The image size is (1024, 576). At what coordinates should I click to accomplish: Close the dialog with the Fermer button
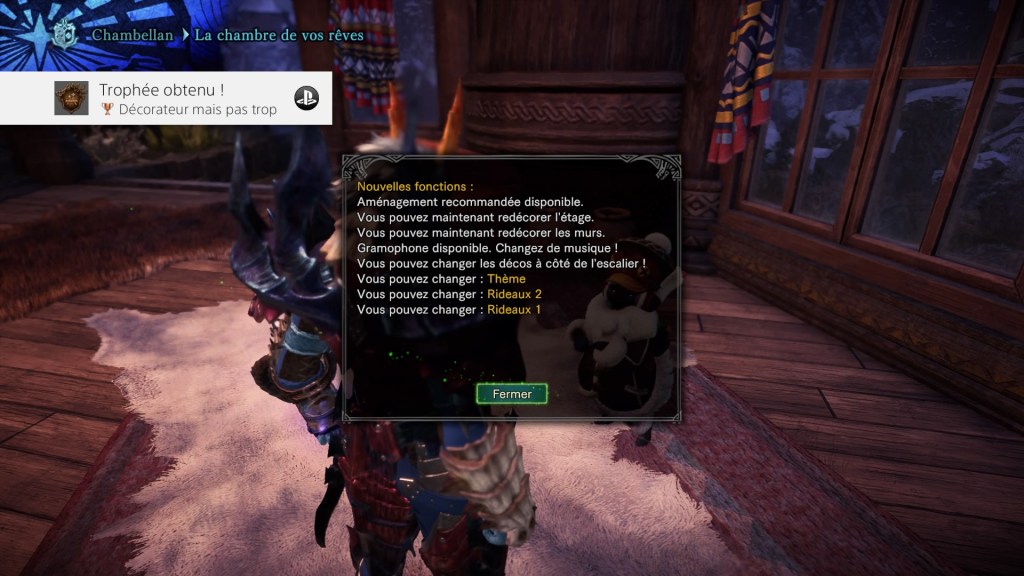click(511, 394)
